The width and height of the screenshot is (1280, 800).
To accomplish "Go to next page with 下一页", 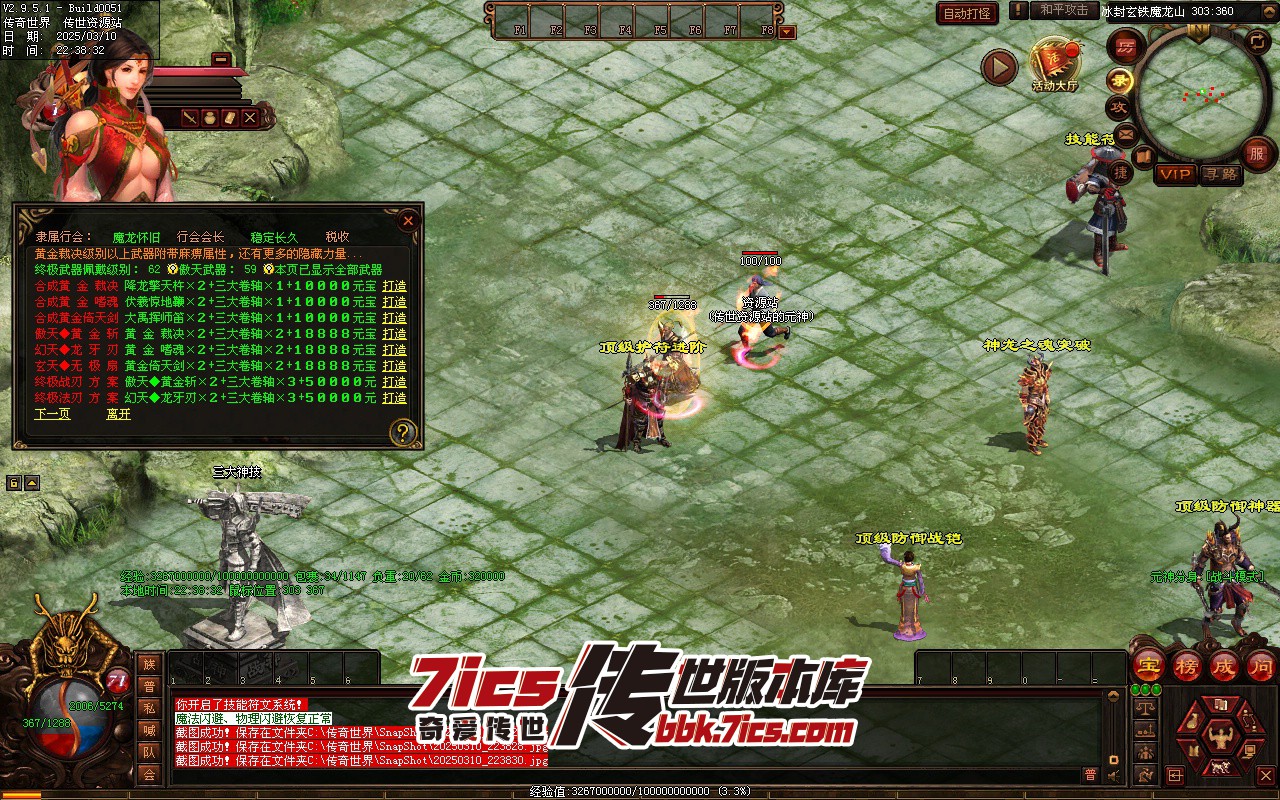I will (52, 413).
